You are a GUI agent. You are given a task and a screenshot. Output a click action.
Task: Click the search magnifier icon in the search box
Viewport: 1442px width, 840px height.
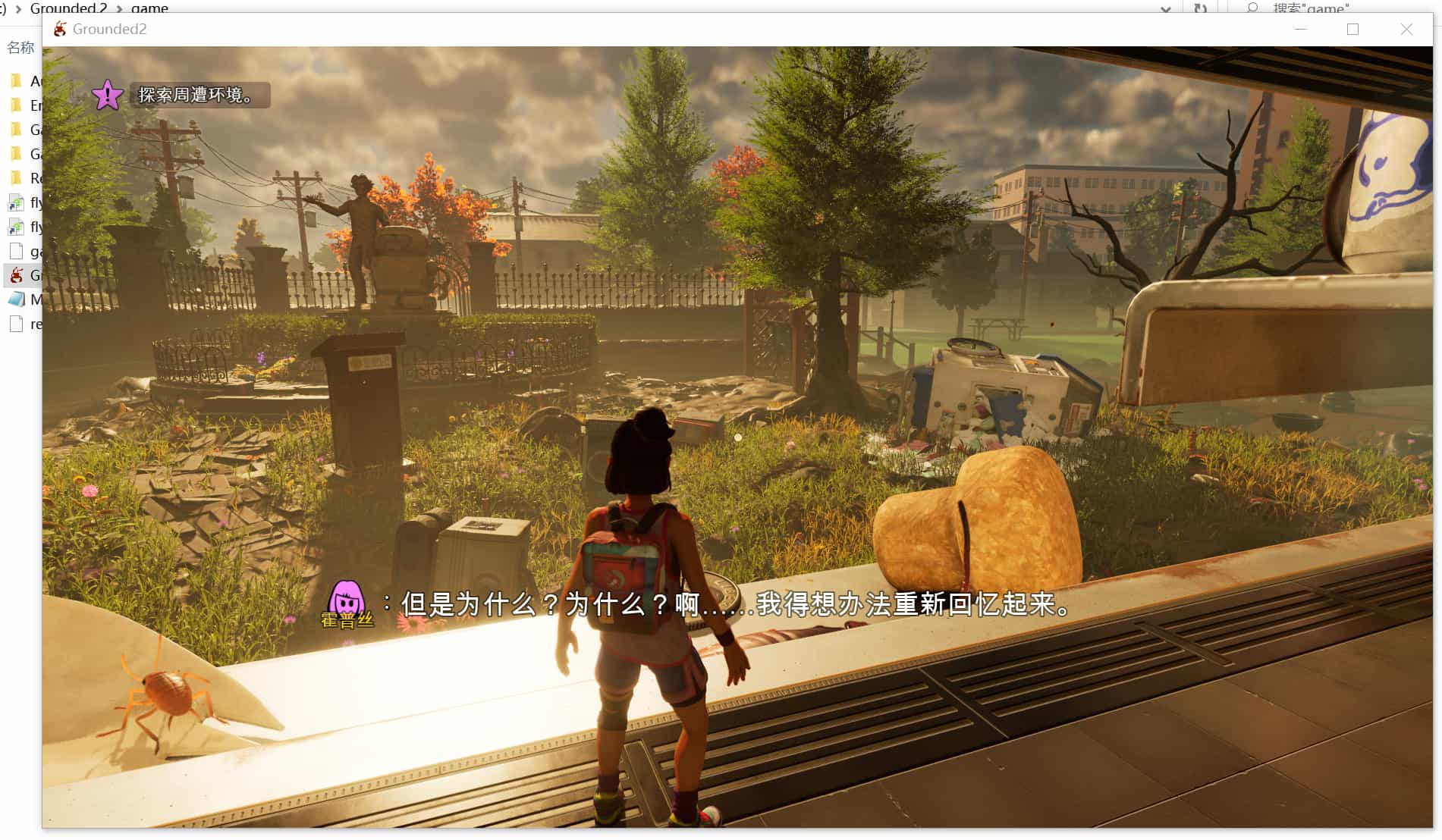tap(1253, 8)
